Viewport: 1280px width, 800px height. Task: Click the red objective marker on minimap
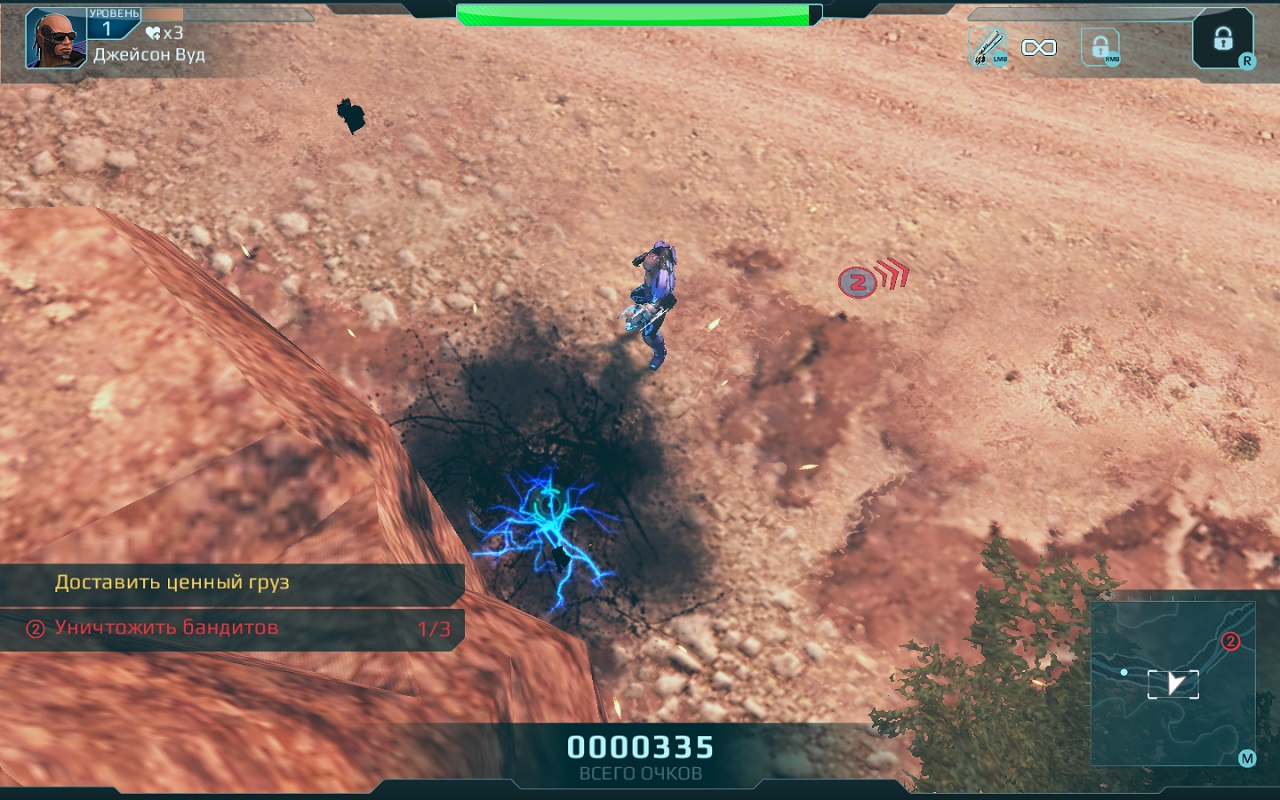[1231, 642]
